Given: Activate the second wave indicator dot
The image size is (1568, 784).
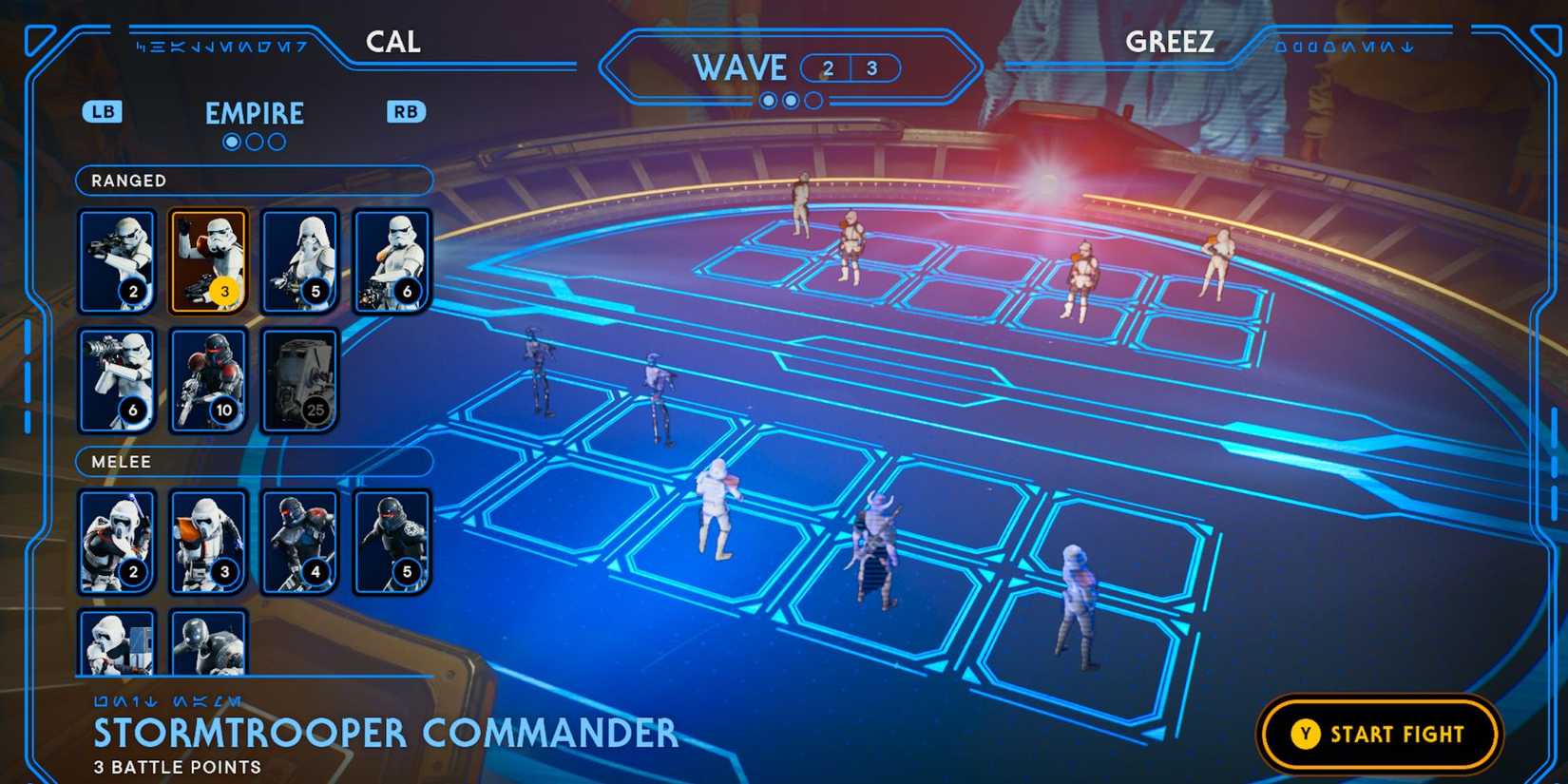Looking at the screenshot, I should click(790, 100).
